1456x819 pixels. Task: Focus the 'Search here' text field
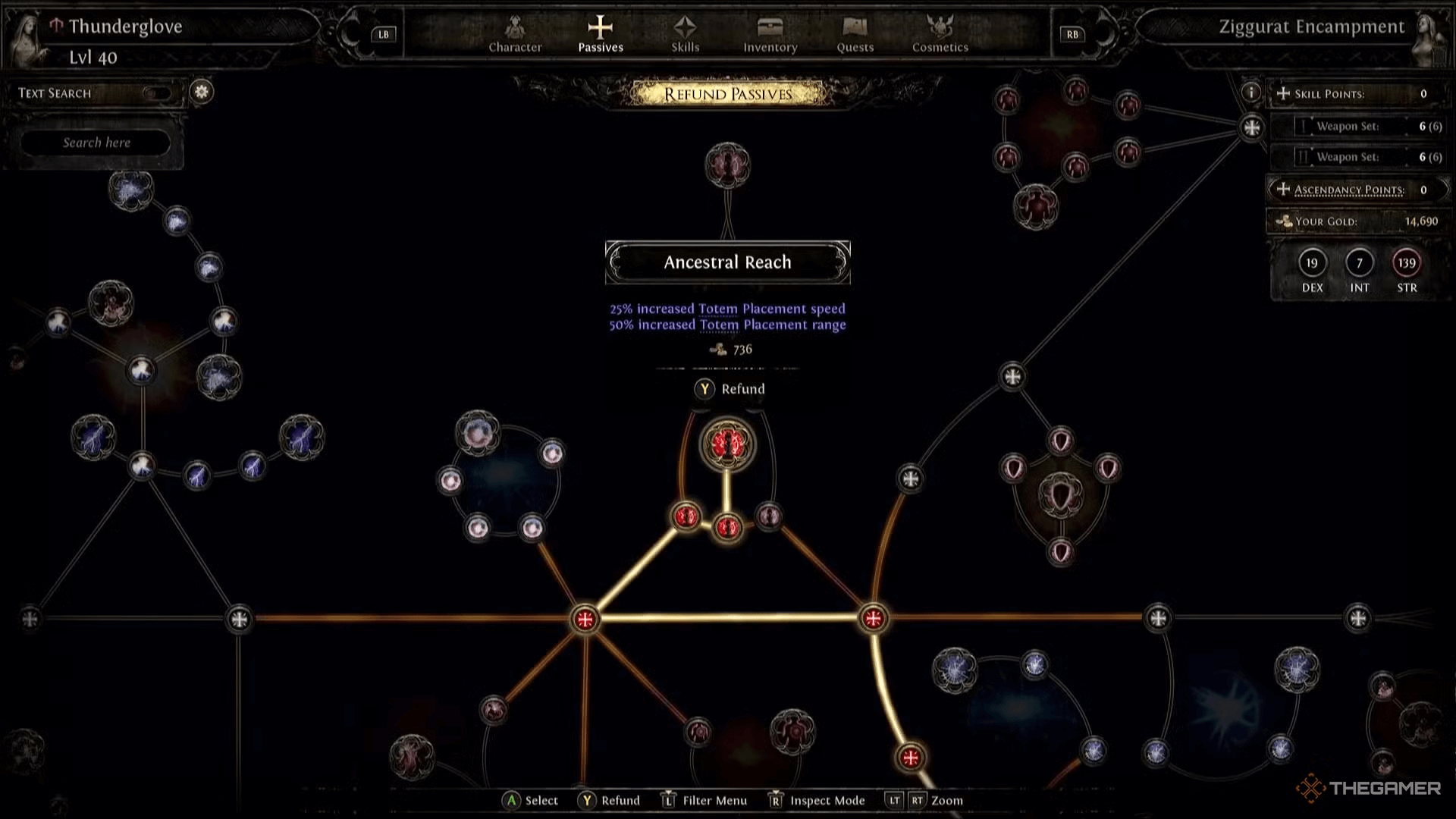(96, 143)
